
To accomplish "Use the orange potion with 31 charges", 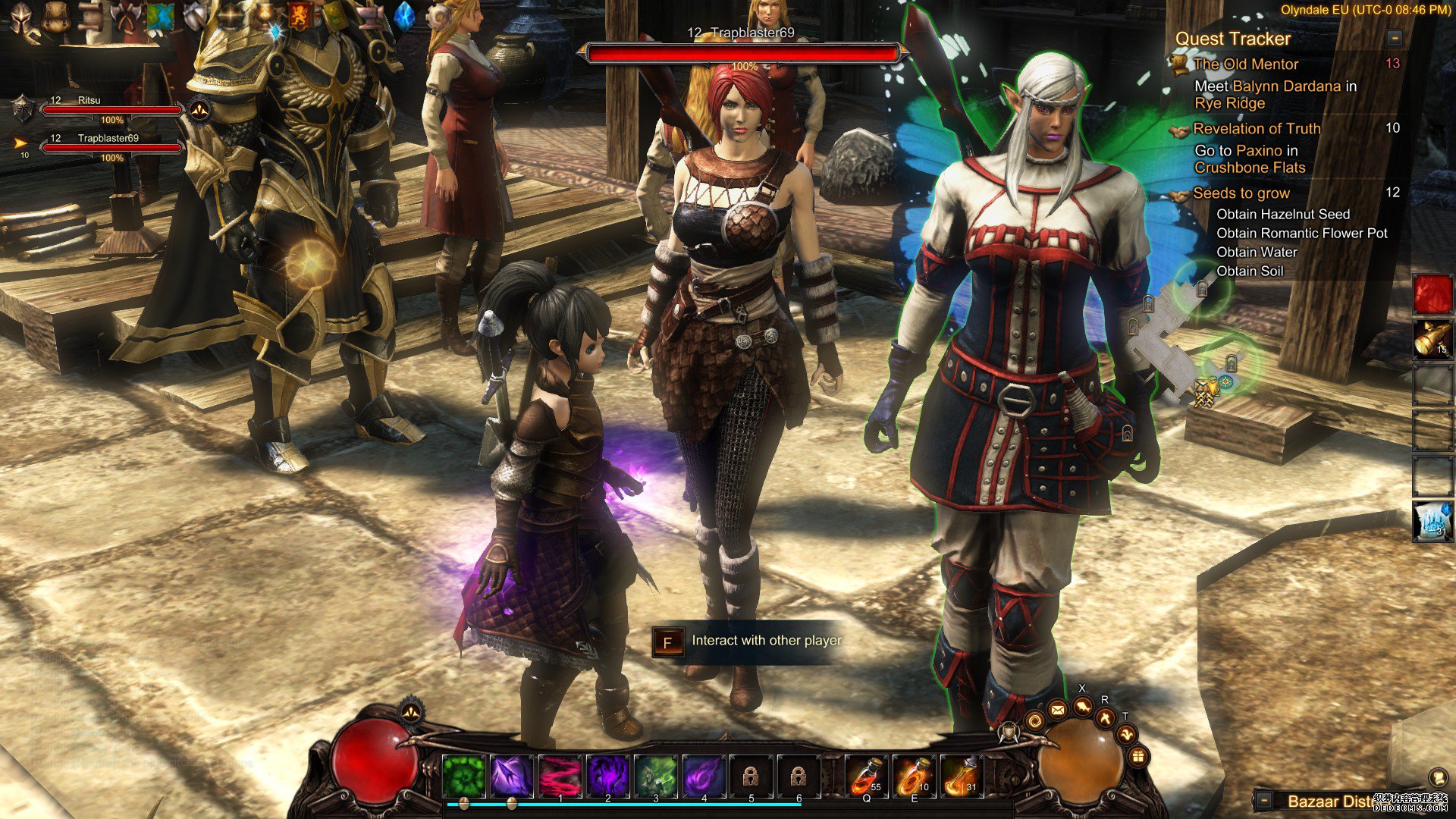I will coord(962,777).
